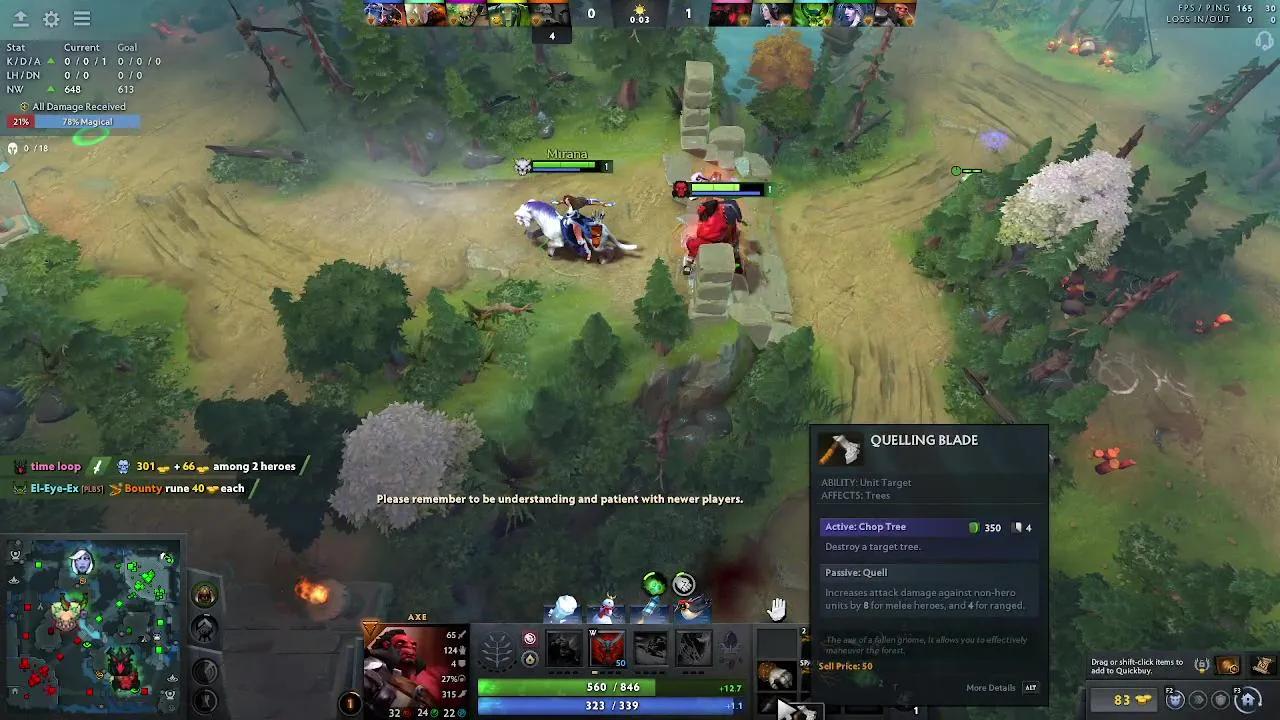Open the settings gear menu
This screenshot has height=720, width=1280.
[x=52, y=19]
